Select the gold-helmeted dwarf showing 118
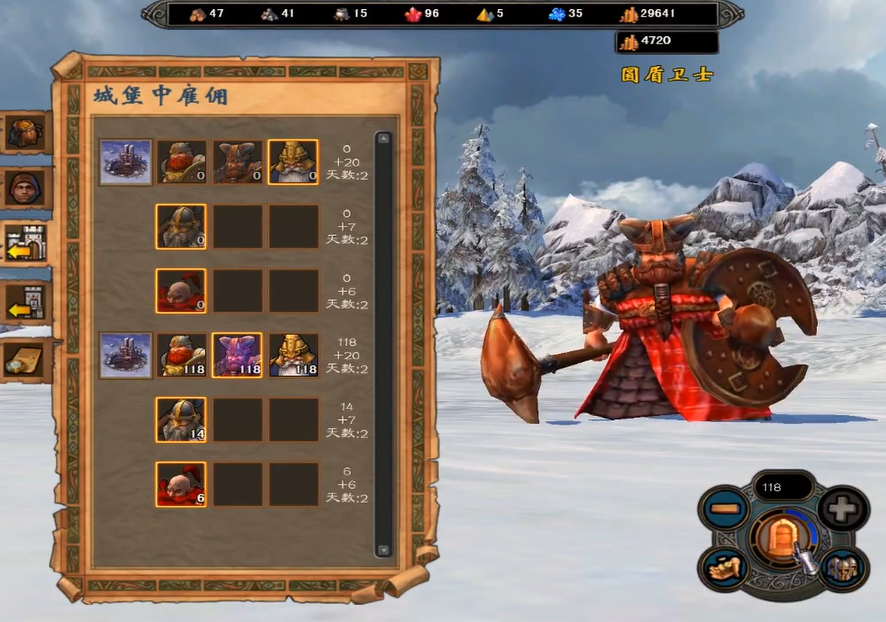The image size is (886, 622). [293, 355]
